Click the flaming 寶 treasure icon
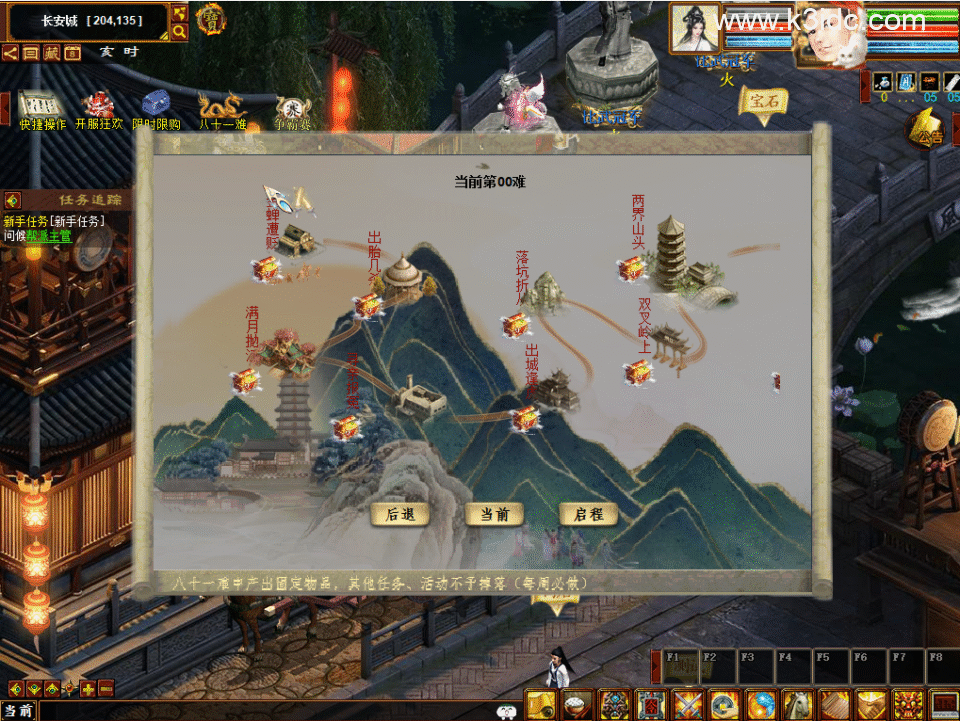This screenshot has height=721, width=960. (x=210, y=19)
